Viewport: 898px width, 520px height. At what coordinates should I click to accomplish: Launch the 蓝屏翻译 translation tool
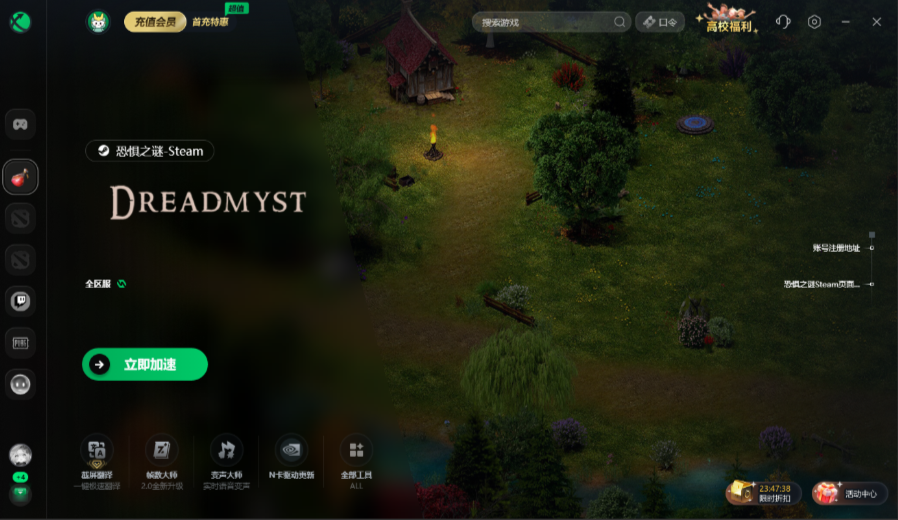pos(97,458)
